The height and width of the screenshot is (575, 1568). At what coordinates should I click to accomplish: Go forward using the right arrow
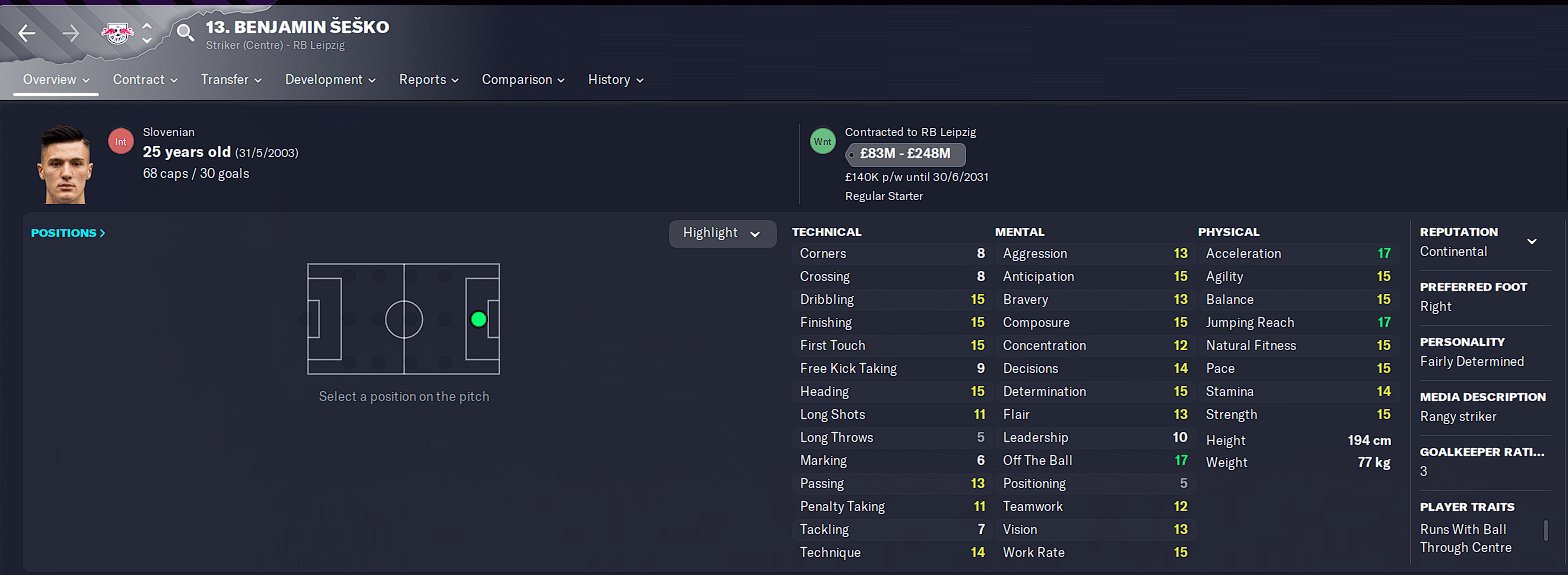(x=71, y=33)
